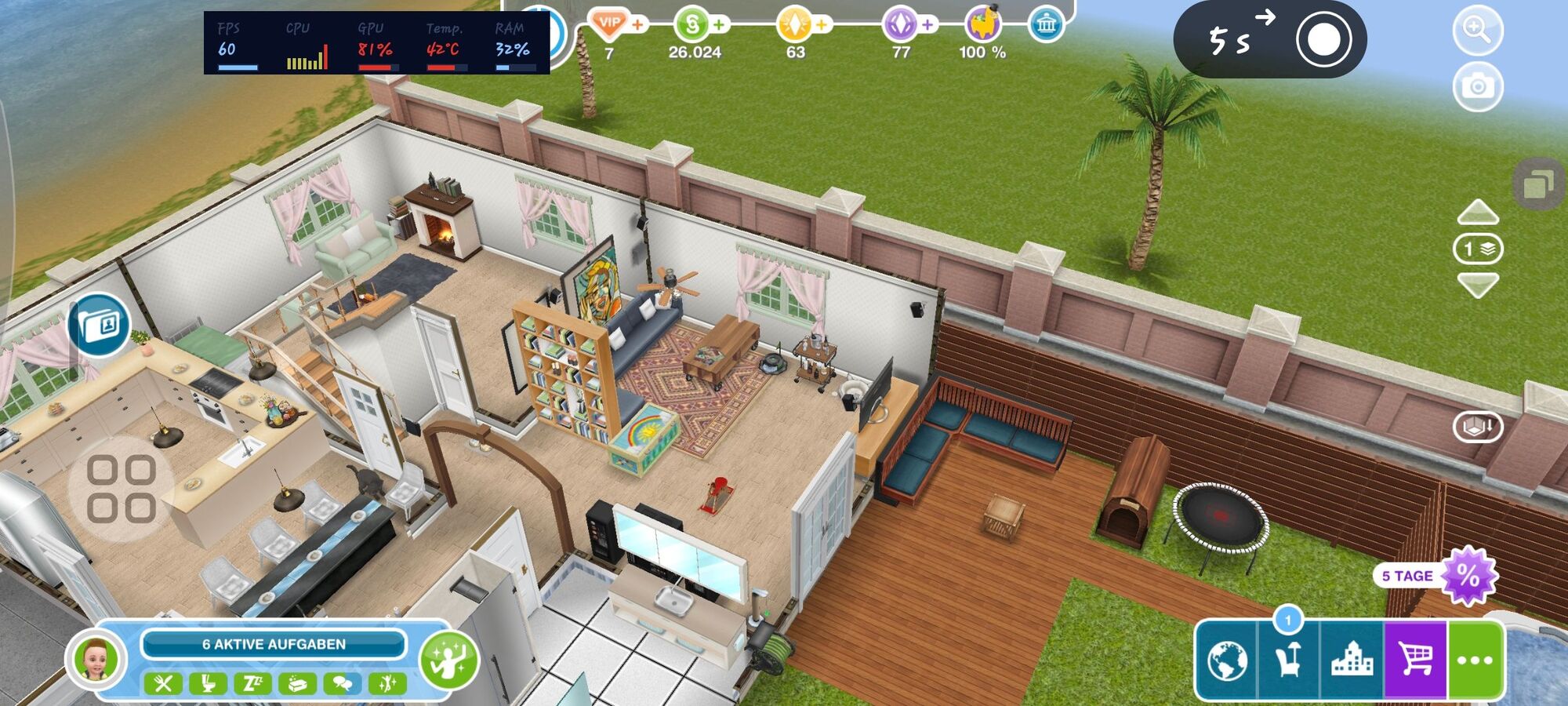
Task: Start recording with the overlay record button
Action: [x=1323, y=39]
